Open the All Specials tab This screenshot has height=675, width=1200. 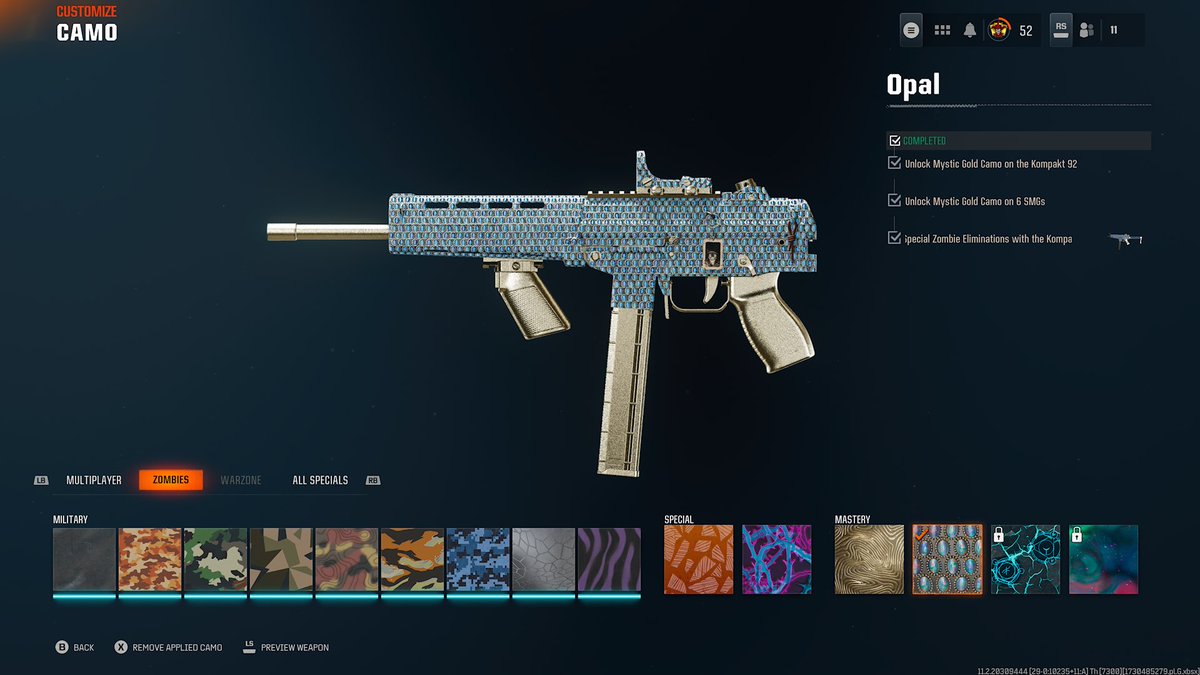(320, 480)
